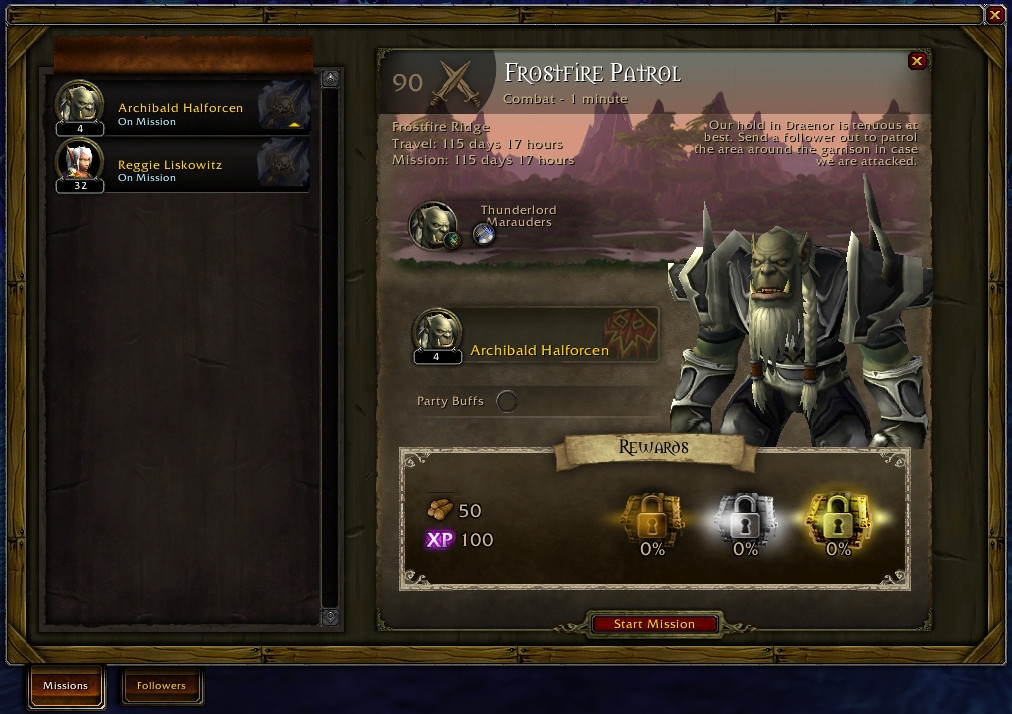1012x714 pixels.
Task: Click the follower list scroll-down arrow
Action: click(330, 617)
